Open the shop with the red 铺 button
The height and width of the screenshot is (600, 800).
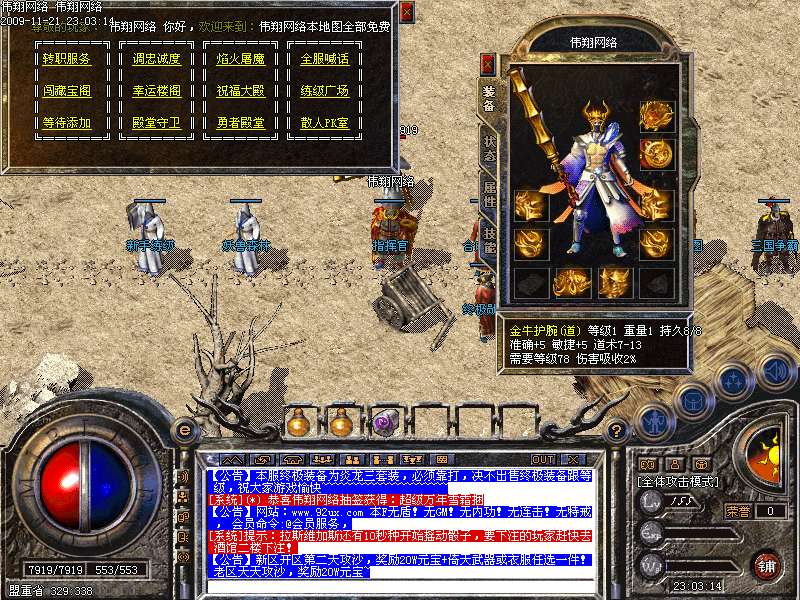tap(766, 564)
